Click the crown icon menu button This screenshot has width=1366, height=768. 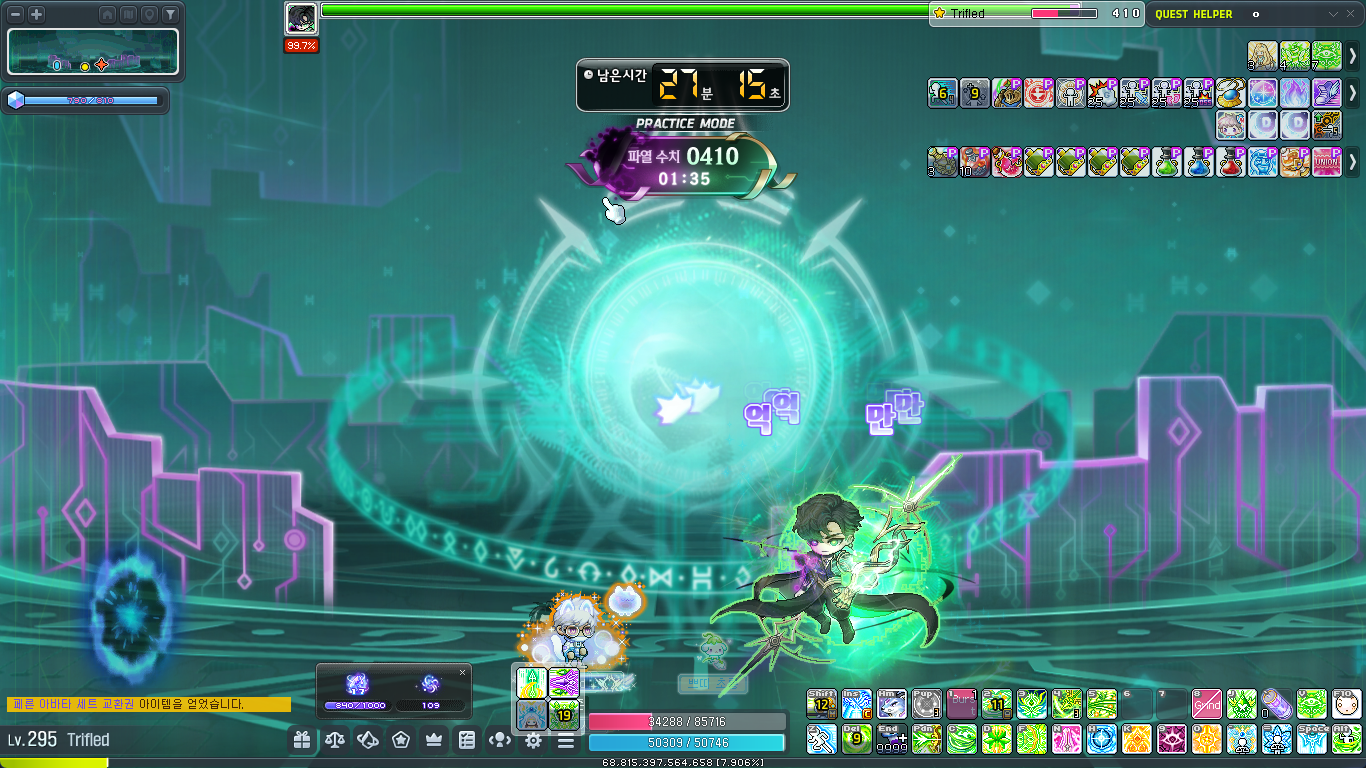(434, 740)
